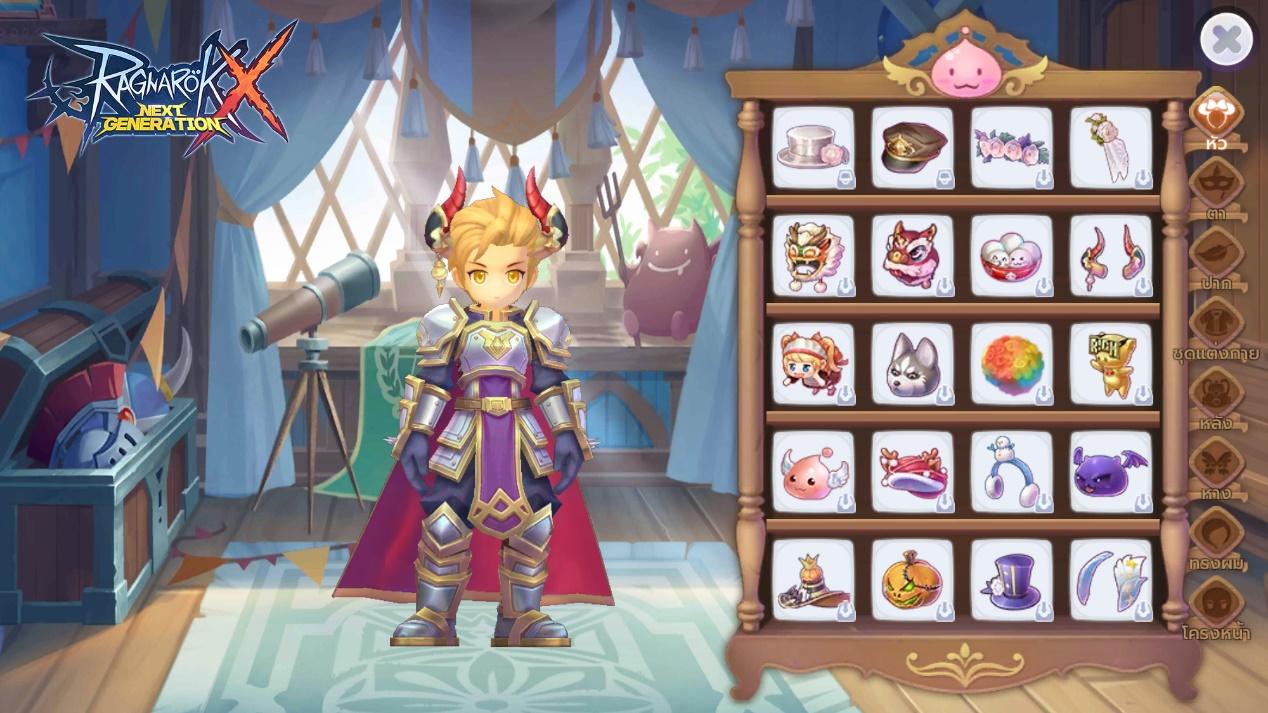Choose the rainbow afro wig
The height and width of the screenshot is (713, 1268).
[1011, 364]
